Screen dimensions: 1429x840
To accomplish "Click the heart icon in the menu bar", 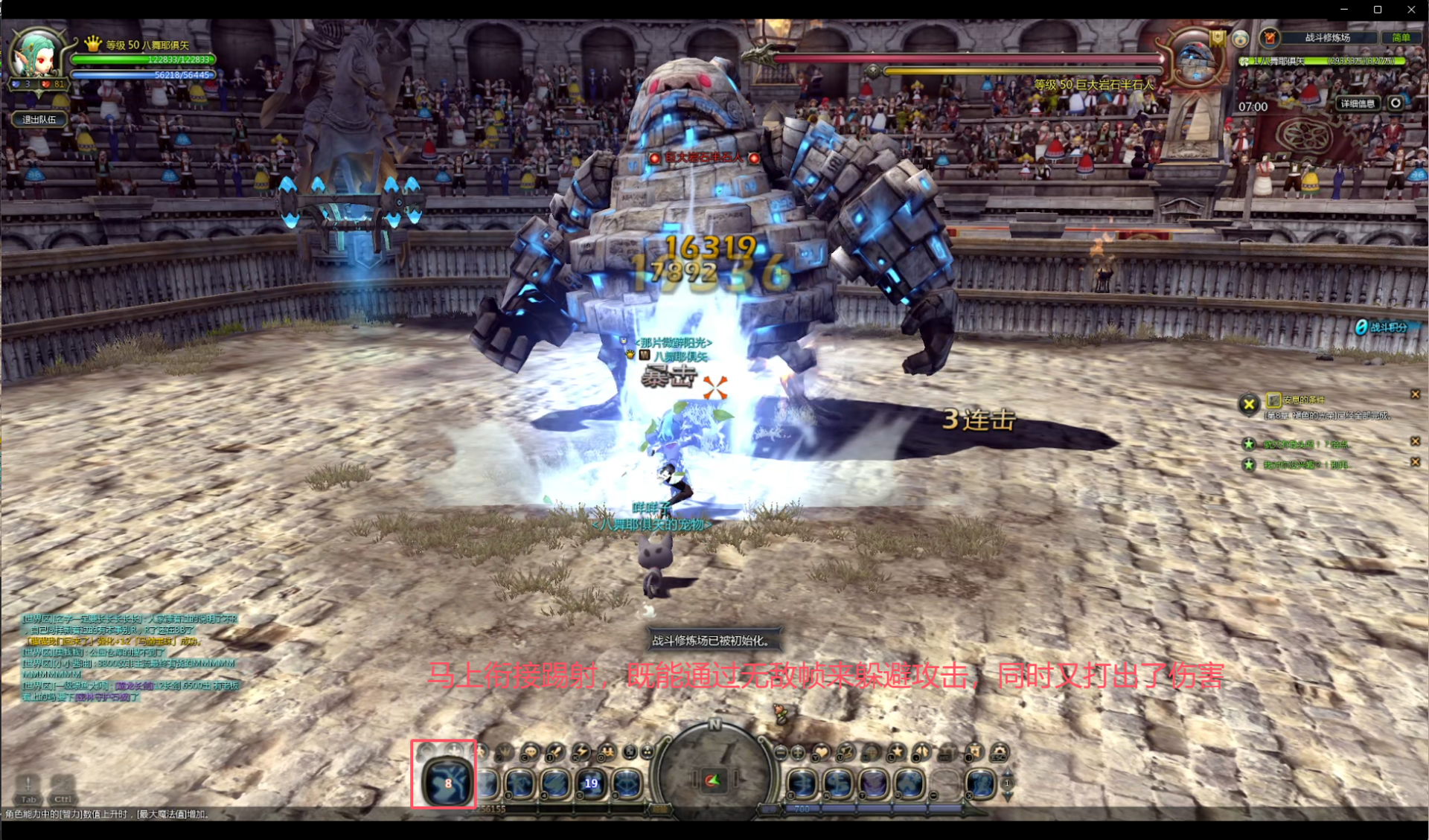I will pyautogui.click(x=821, y=752).
